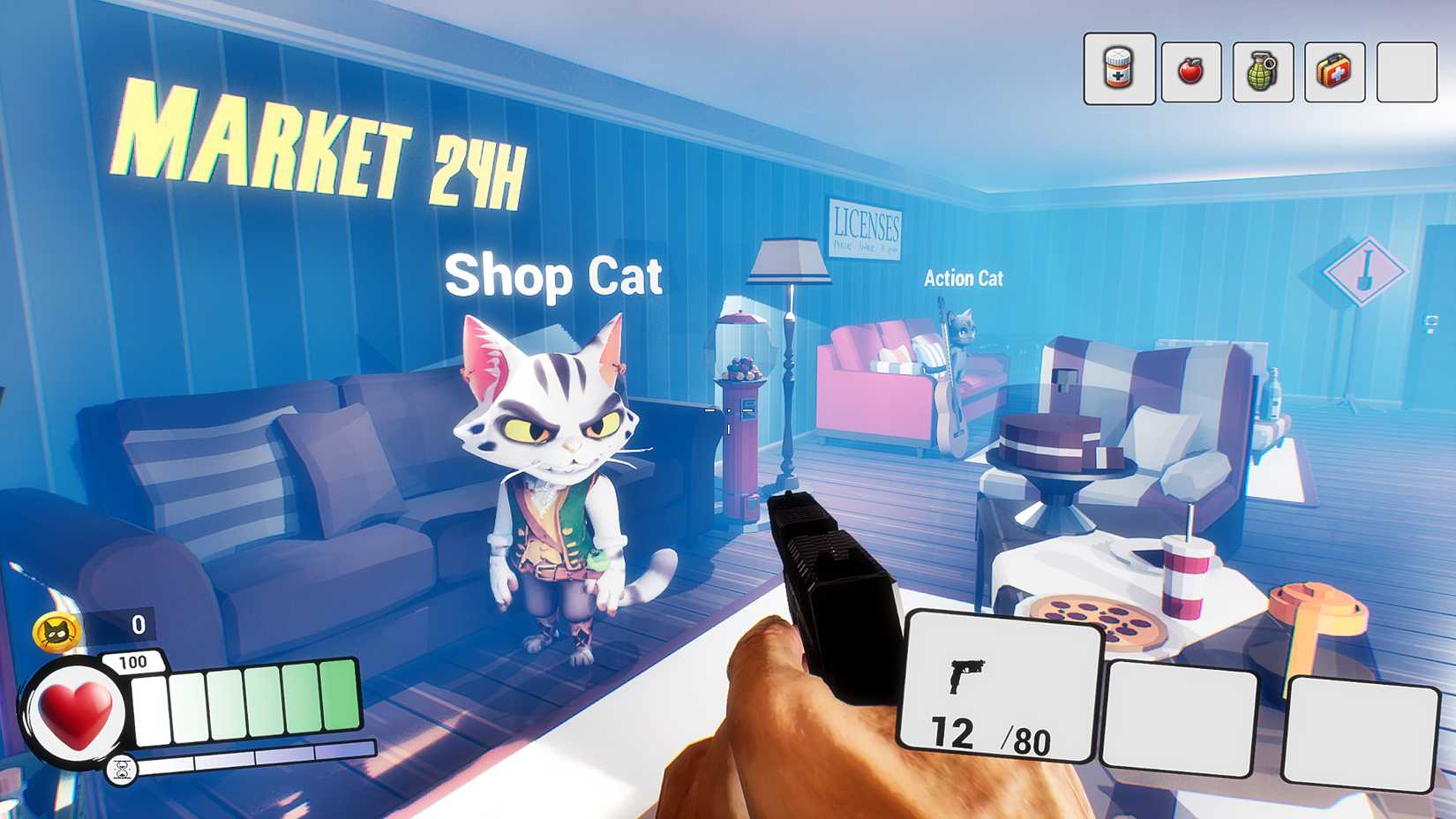Select the first aid kit item
This screenshot has height=819, width=1456.
1333,69
